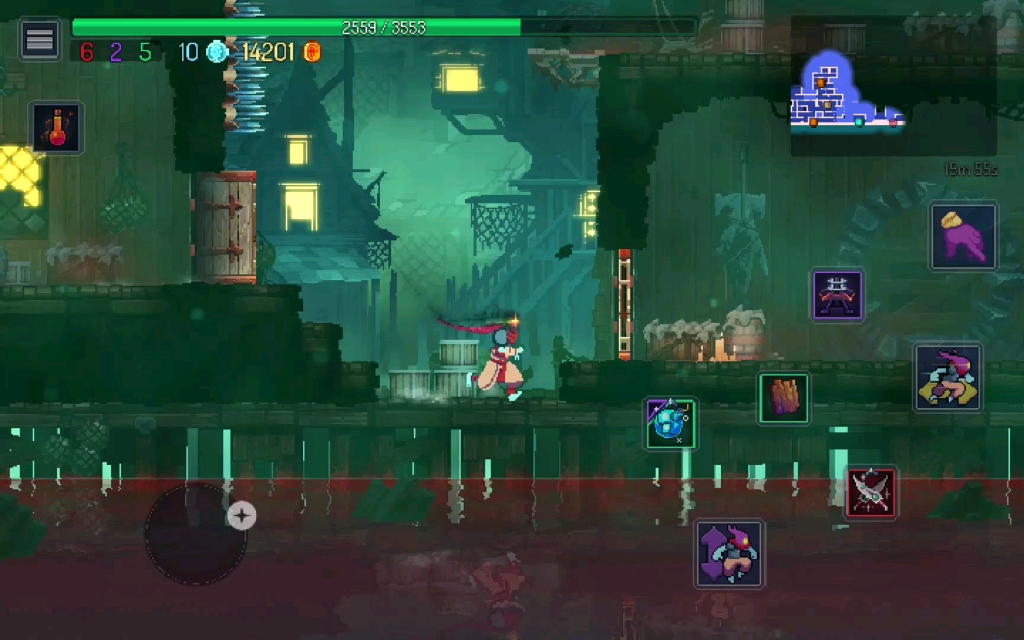Image resolution: width=1024 pixels, height=640 pixels.
Task: Drink the red health flask
Action: tap(57, 127)
